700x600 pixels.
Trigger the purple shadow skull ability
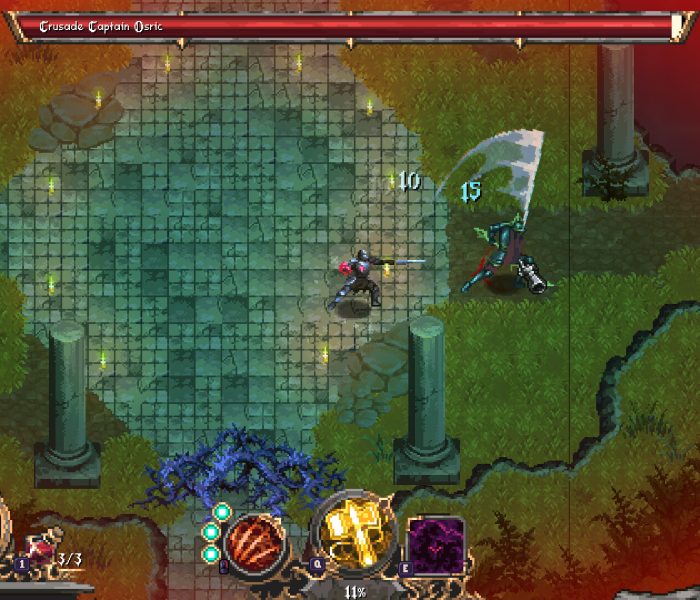click(435, 546)
